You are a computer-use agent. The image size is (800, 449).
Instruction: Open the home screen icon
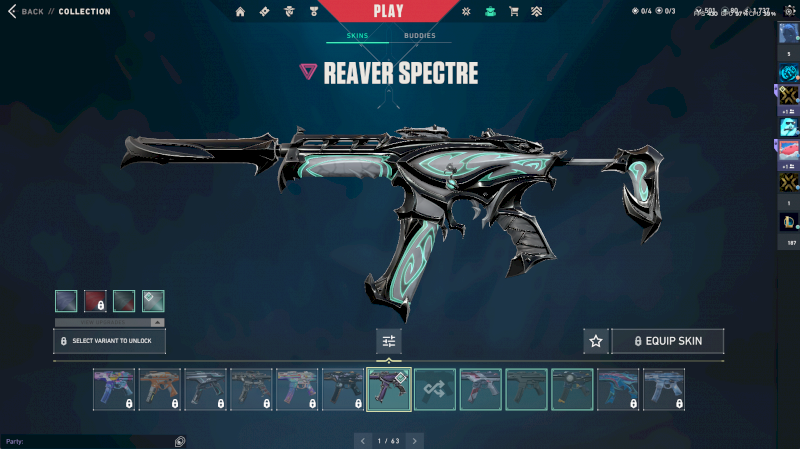[240, 12]
